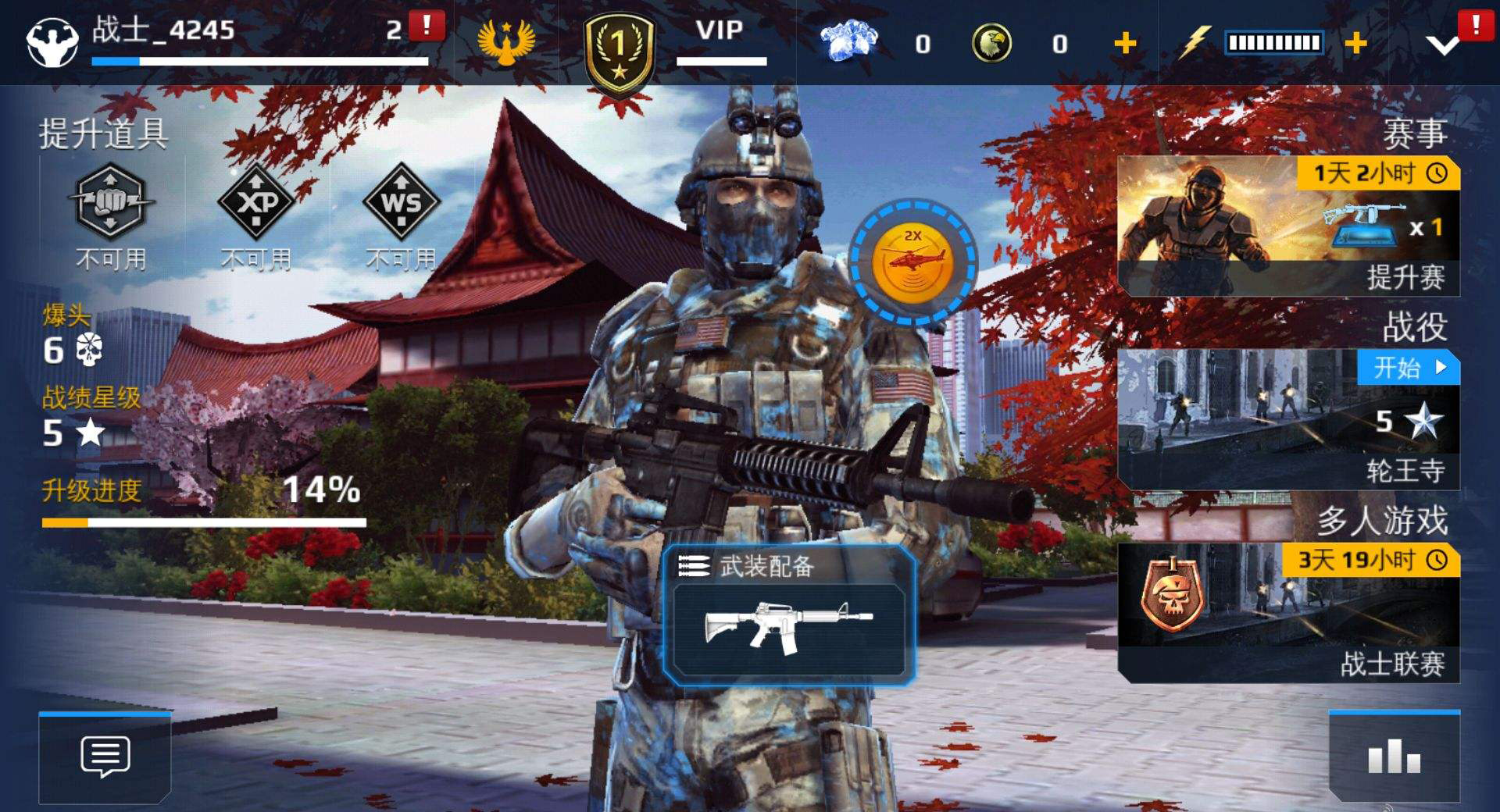This screenshot has height=812, width=1500.
Task: Show the leaderboard bar chart button
Action: pyautogui.click(x=1394, y=756)
